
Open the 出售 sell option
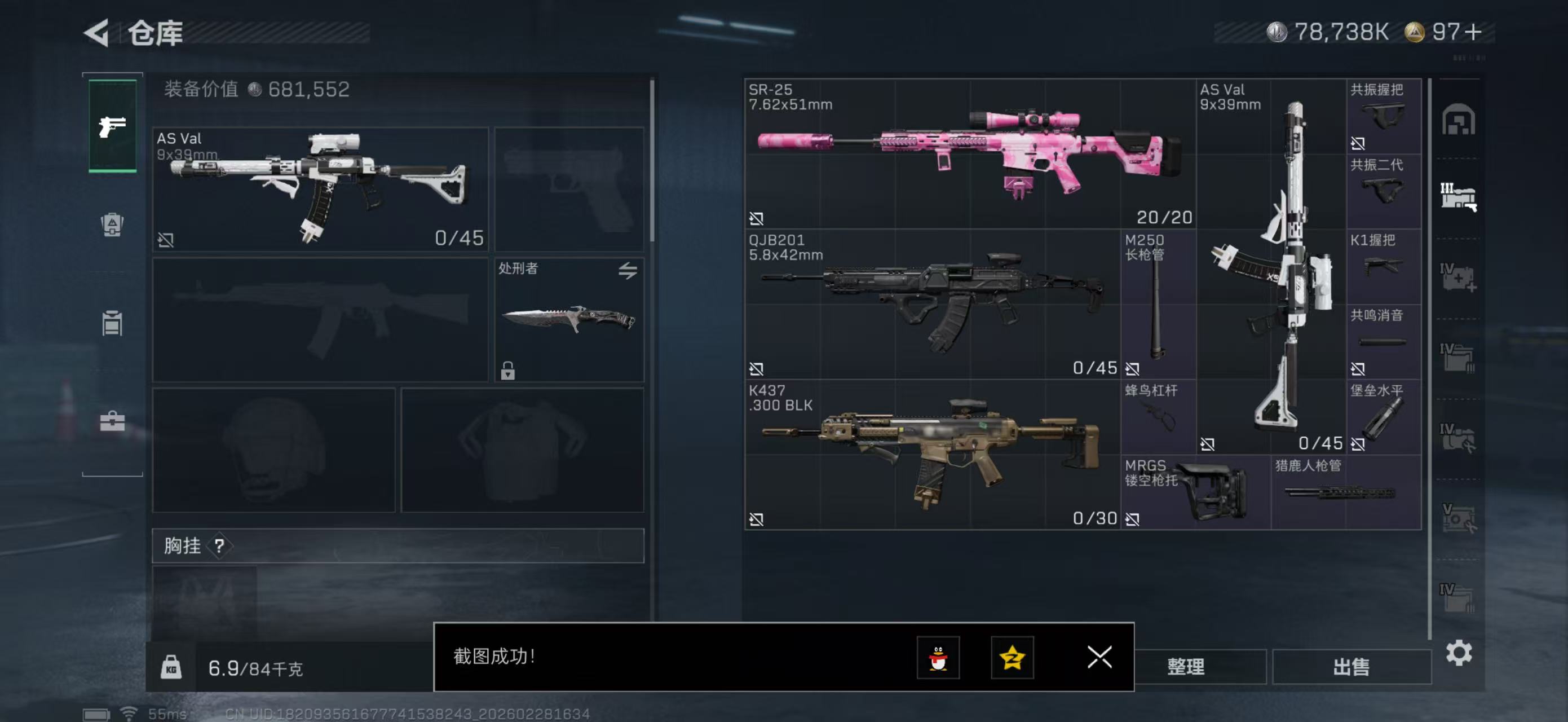[x=1351, y=667]
